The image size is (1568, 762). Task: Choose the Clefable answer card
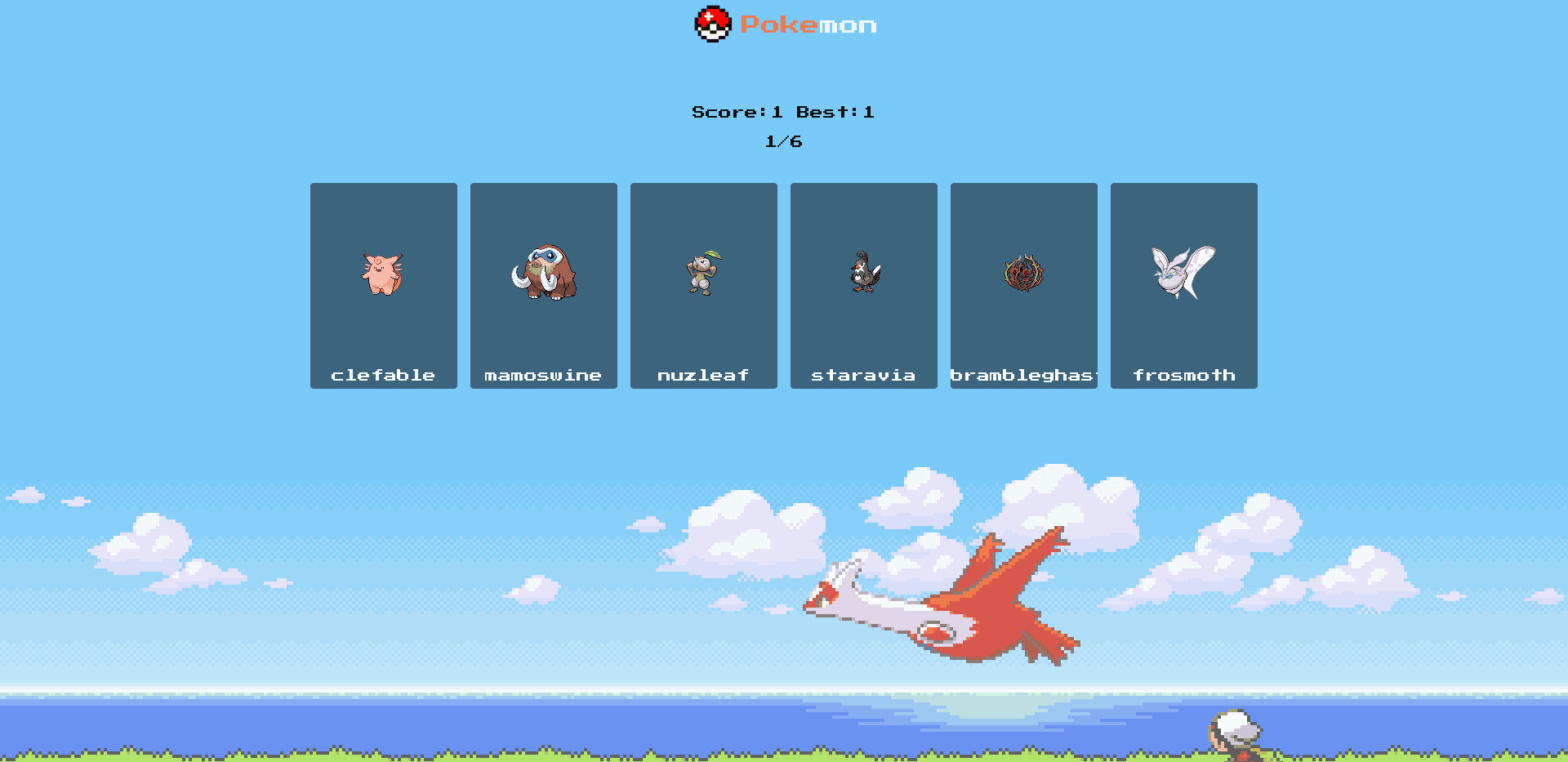tap(383, 285)
